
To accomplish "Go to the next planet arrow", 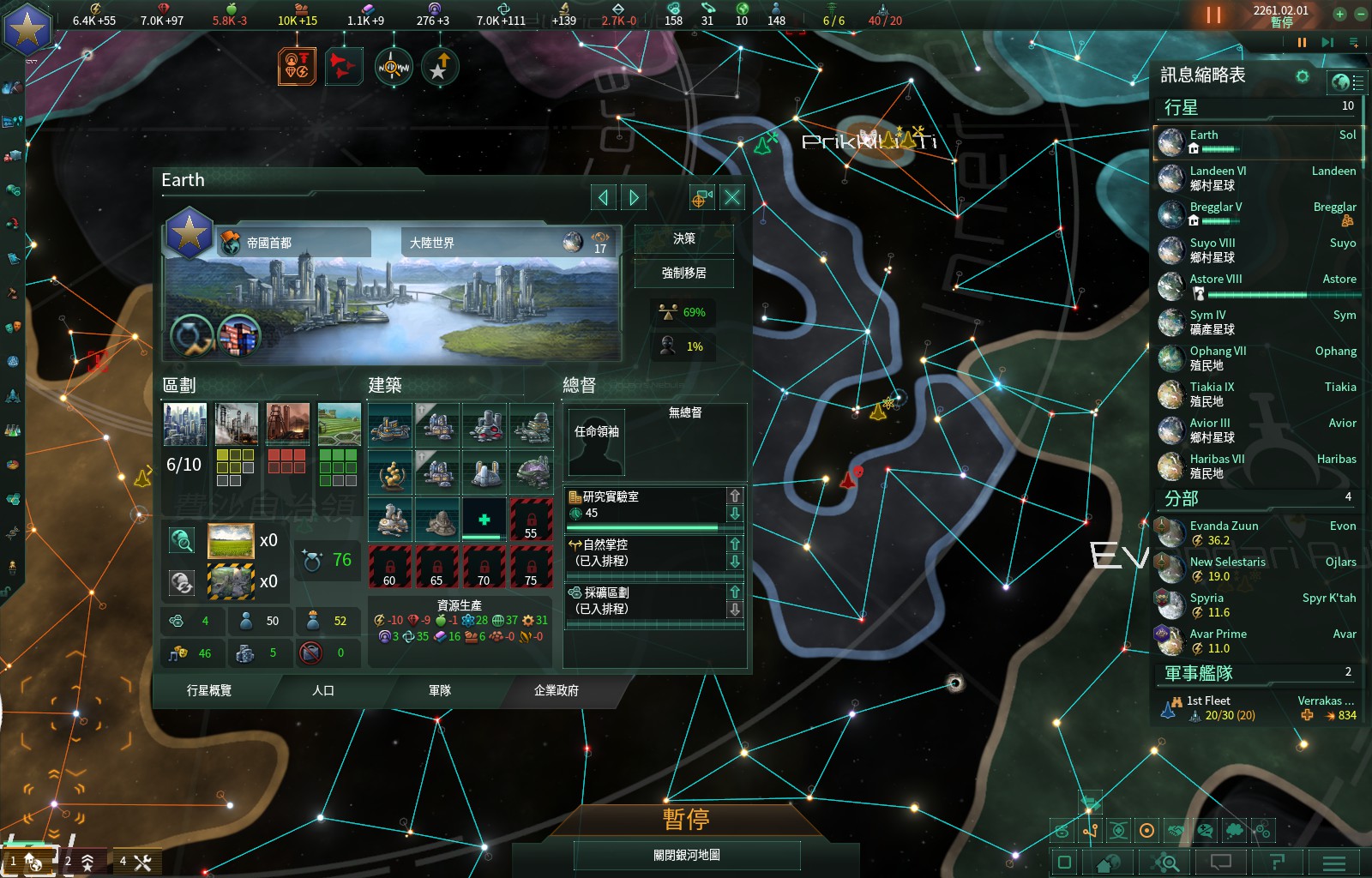I will pyautogui.click(x=634, y=198).
